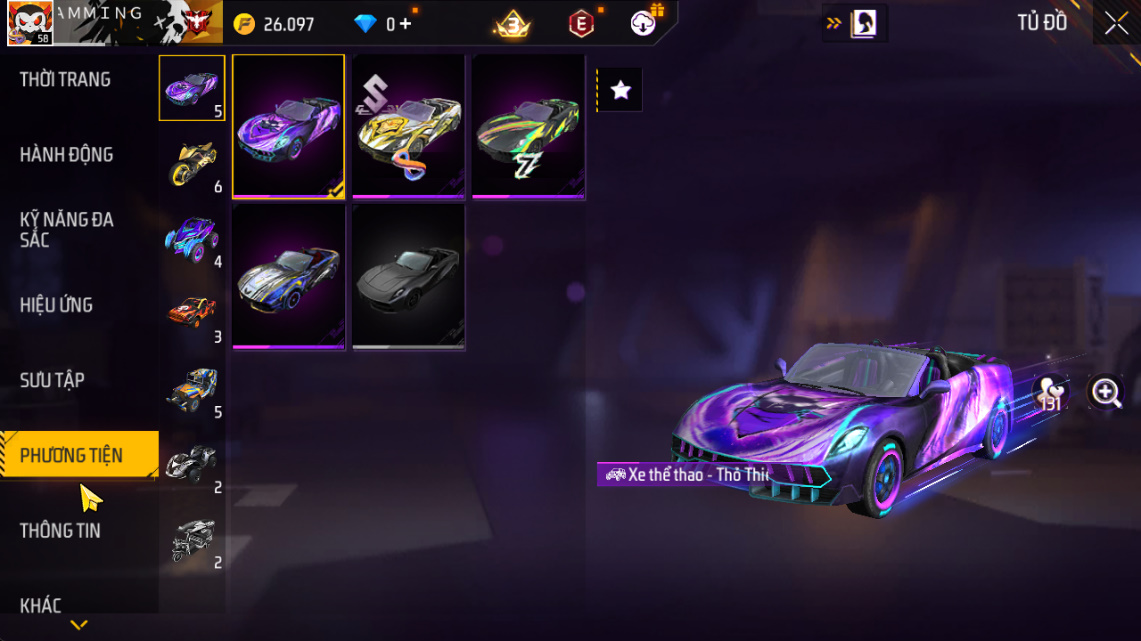Toggle the star favorites filter
This screenshot has width=1141, height=641.
click(x=620, y=91)
